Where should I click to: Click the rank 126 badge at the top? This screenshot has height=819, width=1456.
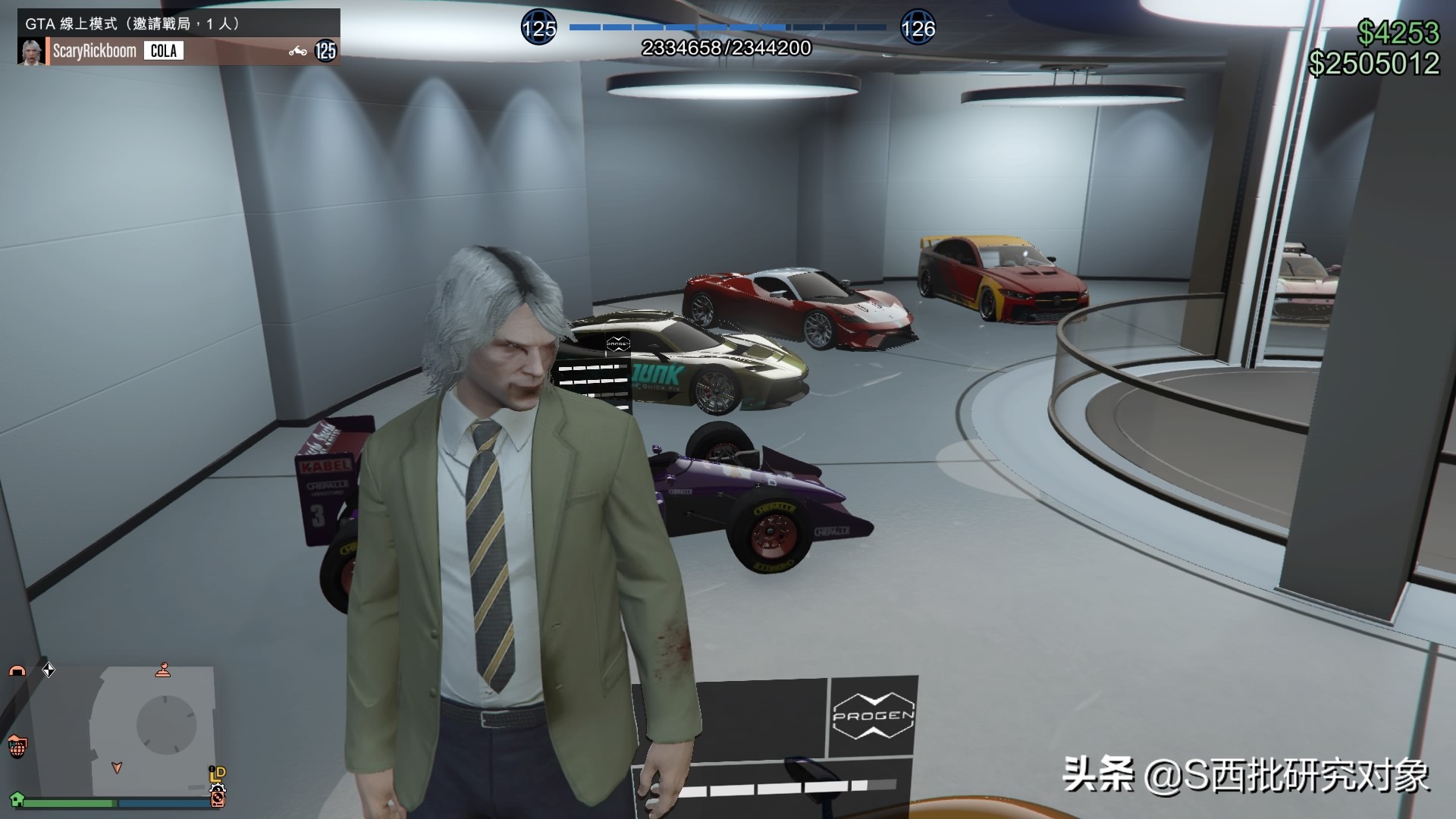pyautogui.click(x=918, y=30)
